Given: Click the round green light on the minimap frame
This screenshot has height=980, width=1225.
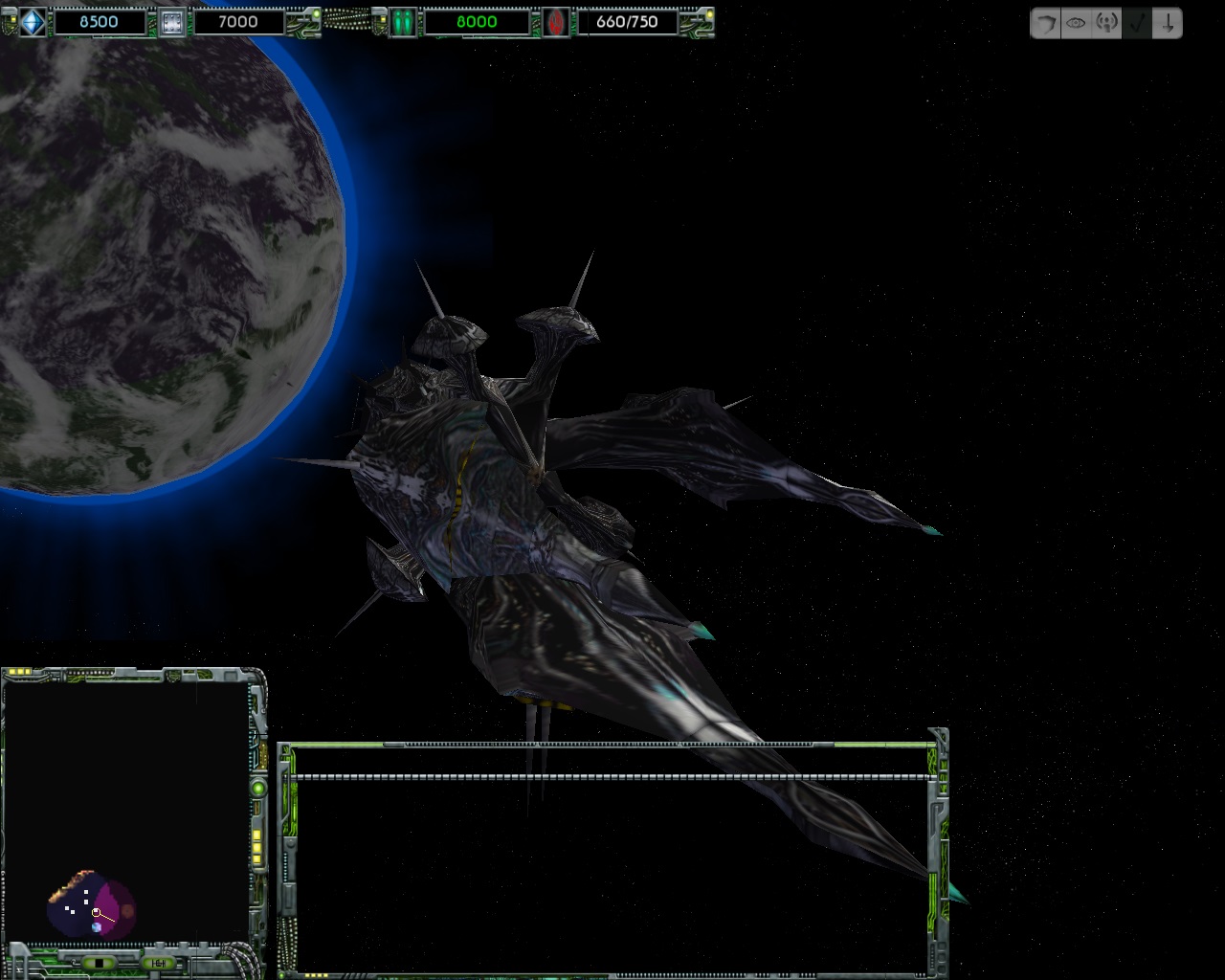Looking at the screenshot, I should 257,788.
